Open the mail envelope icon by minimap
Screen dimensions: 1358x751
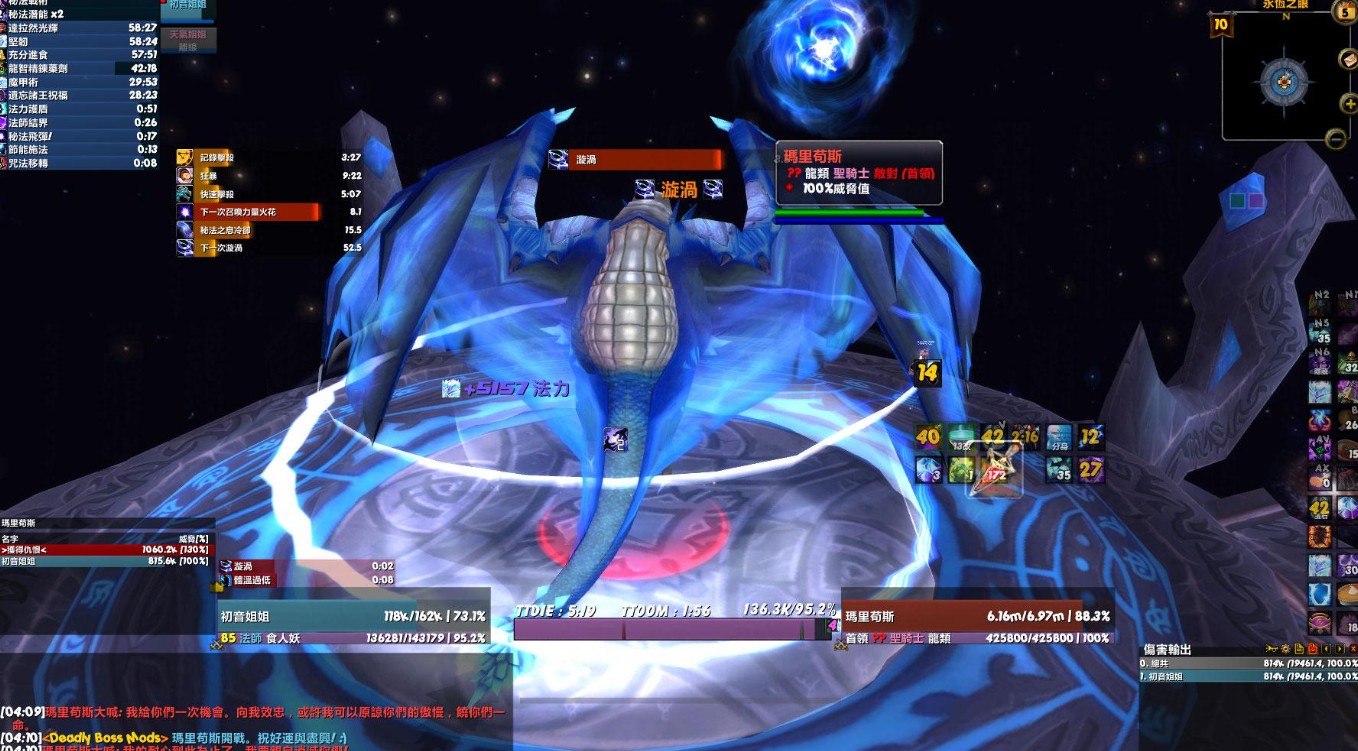1348,59
